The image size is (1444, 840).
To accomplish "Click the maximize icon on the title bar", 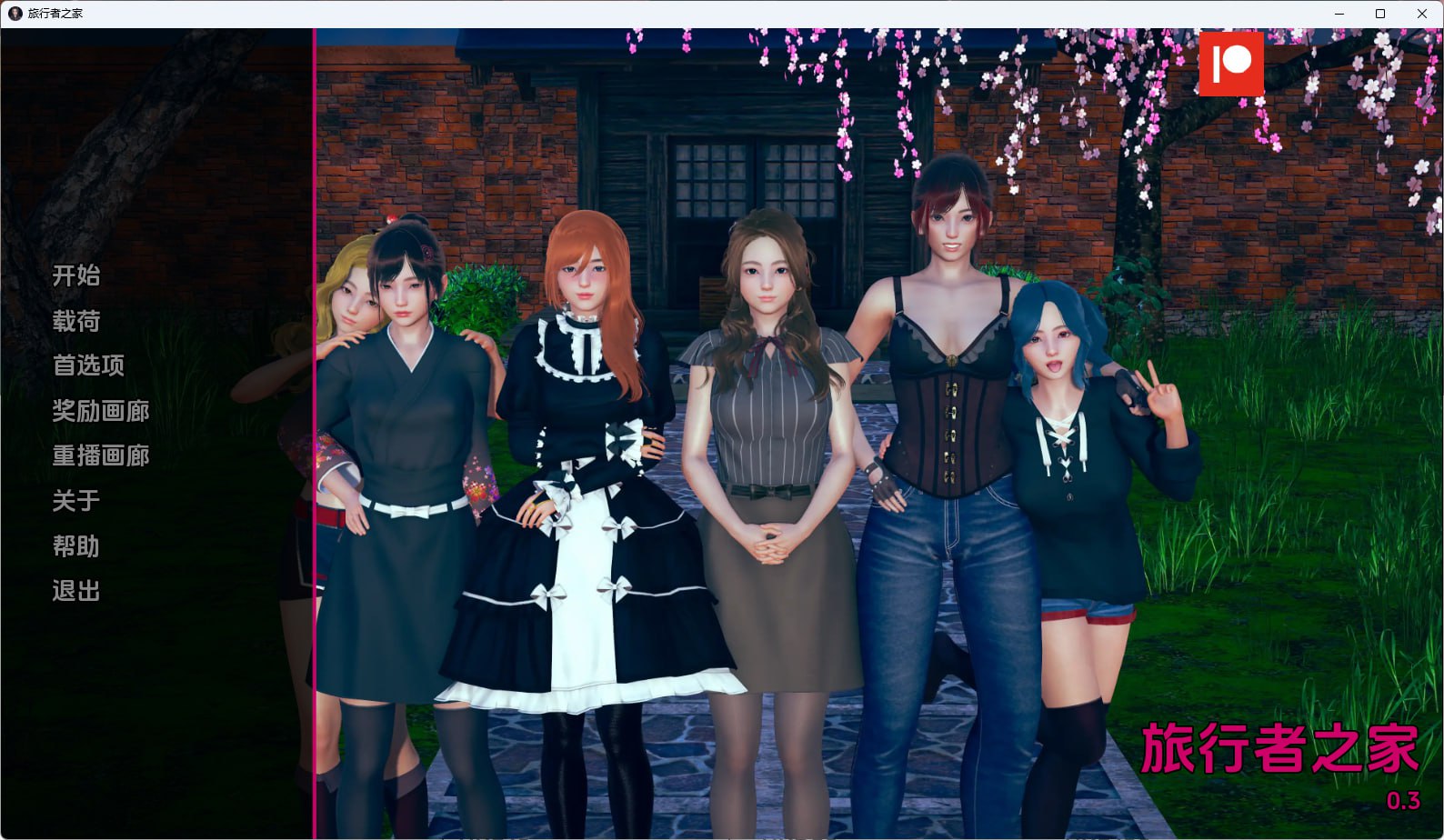I will coord(1380,13).
